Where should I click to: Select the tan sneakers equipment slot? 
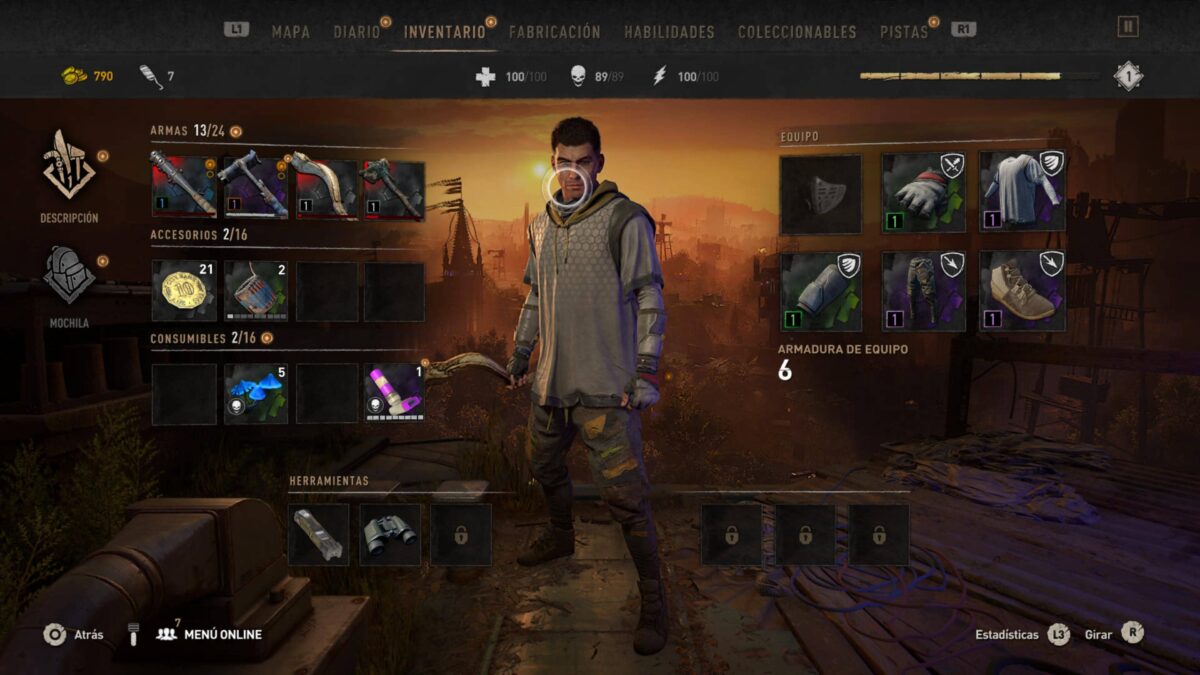pyautogui.click(x=1022, y=291)
